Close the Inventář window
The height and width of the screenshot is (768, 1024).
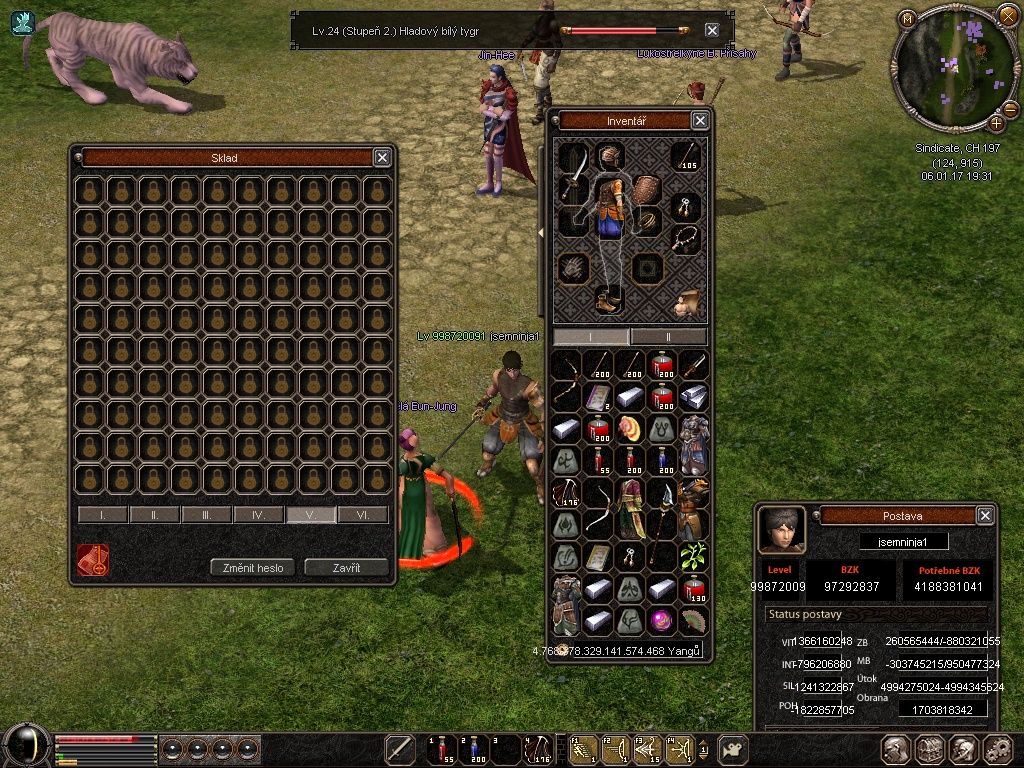(x=700, y=121)
